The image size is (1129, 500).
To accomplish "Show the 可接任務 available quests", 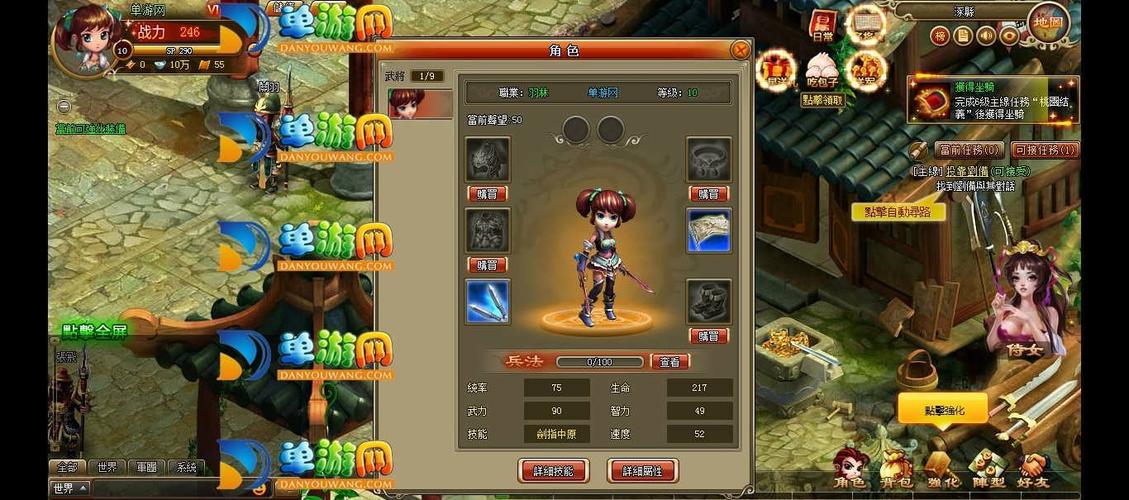I will click(1045, 150).
